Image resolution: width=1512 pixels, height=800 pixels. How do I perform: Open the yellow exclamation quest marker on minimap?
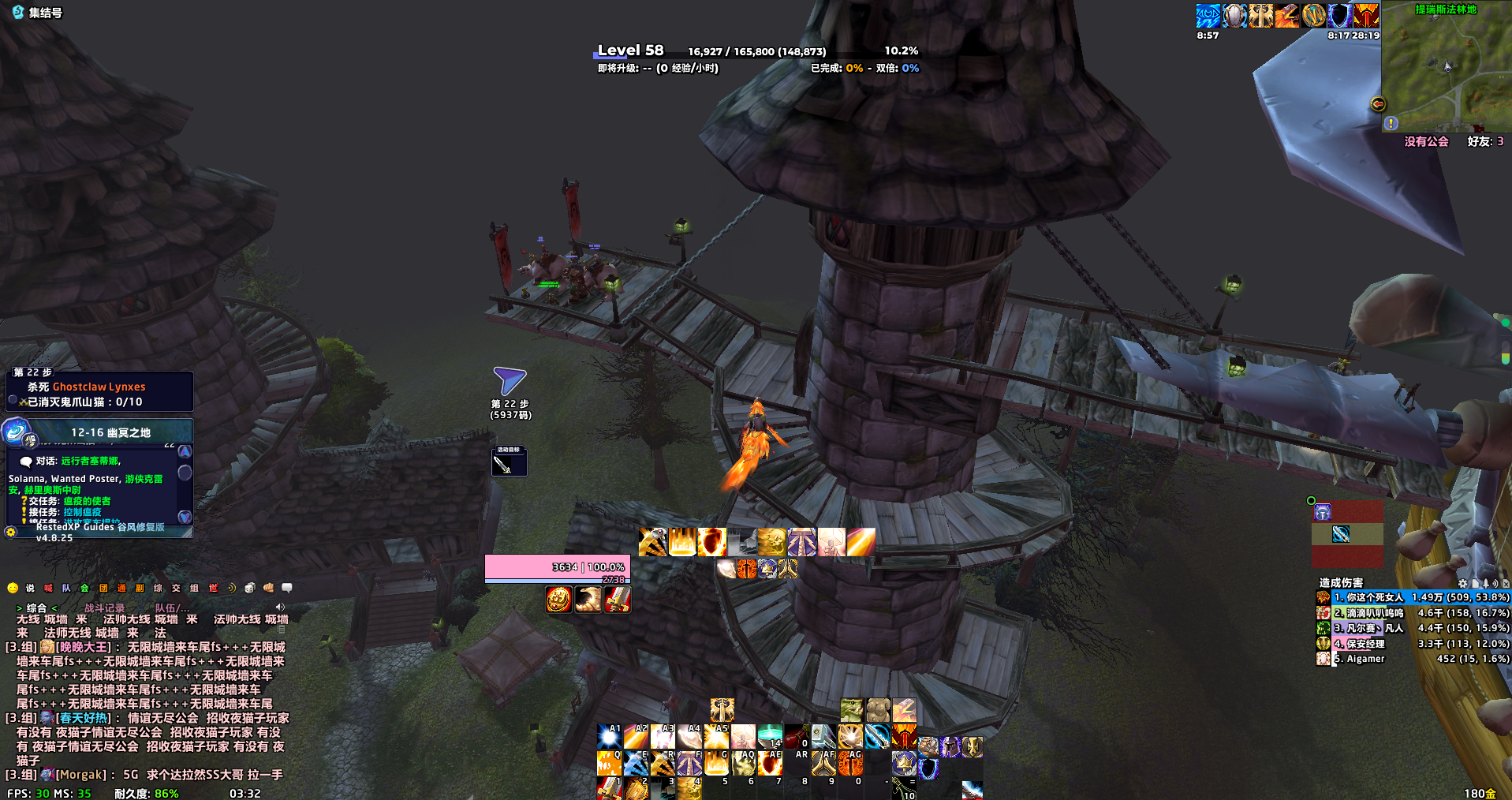click(1391, 123)
